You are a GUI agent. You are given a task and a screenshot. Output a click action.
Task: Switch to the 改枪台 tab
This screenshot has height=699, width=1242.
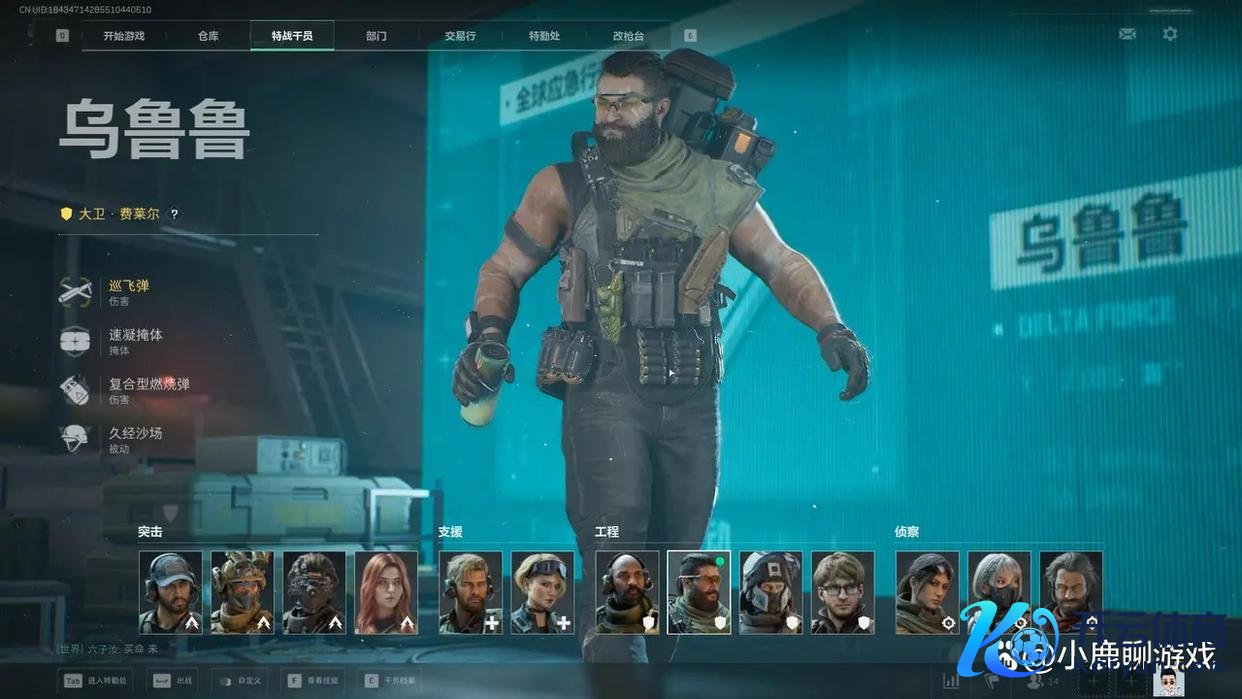point(628,36)
